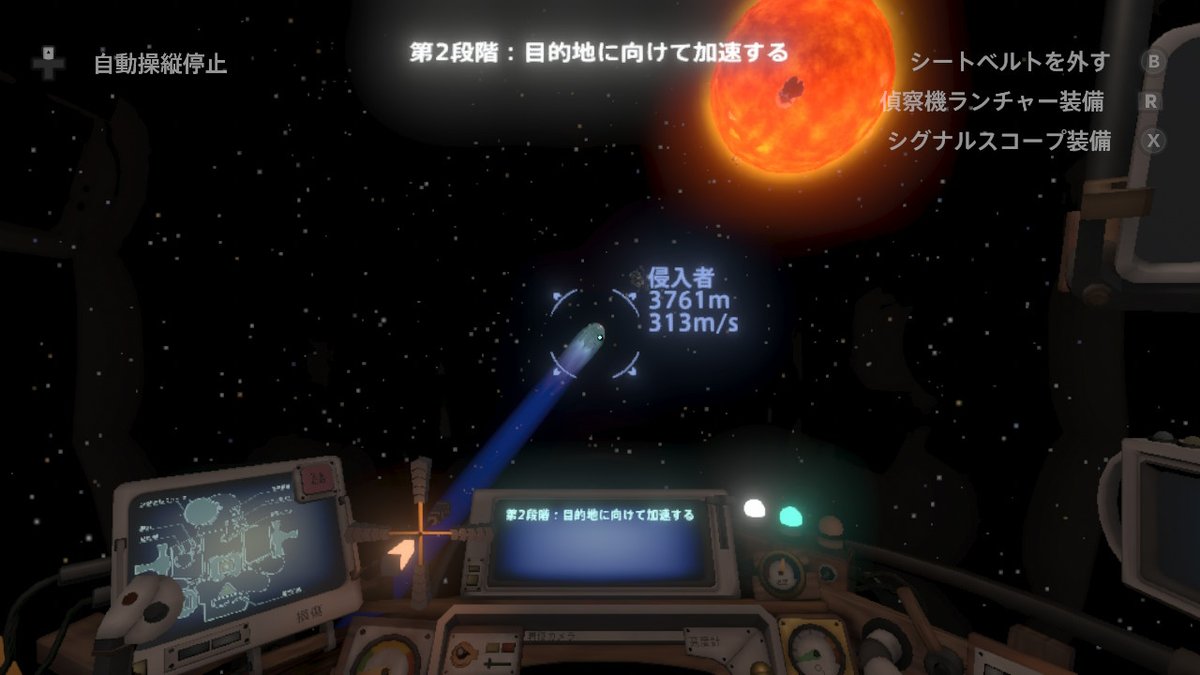Select the locked-on Interloper target reticle
Viewport: 1200px width, 675px height.
[x=596, y=334]
